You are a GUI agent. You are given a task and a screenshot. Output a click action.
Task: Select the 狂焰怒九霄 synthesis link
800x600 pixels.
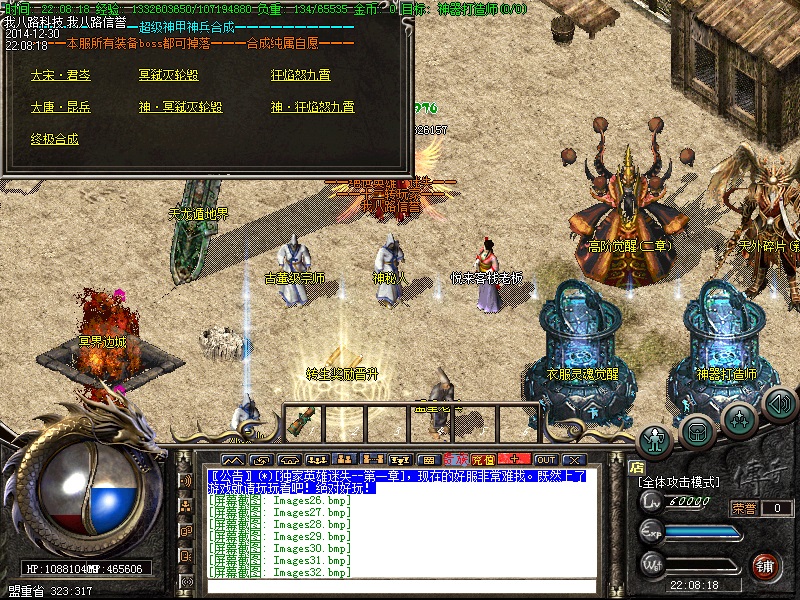(300, 75)
